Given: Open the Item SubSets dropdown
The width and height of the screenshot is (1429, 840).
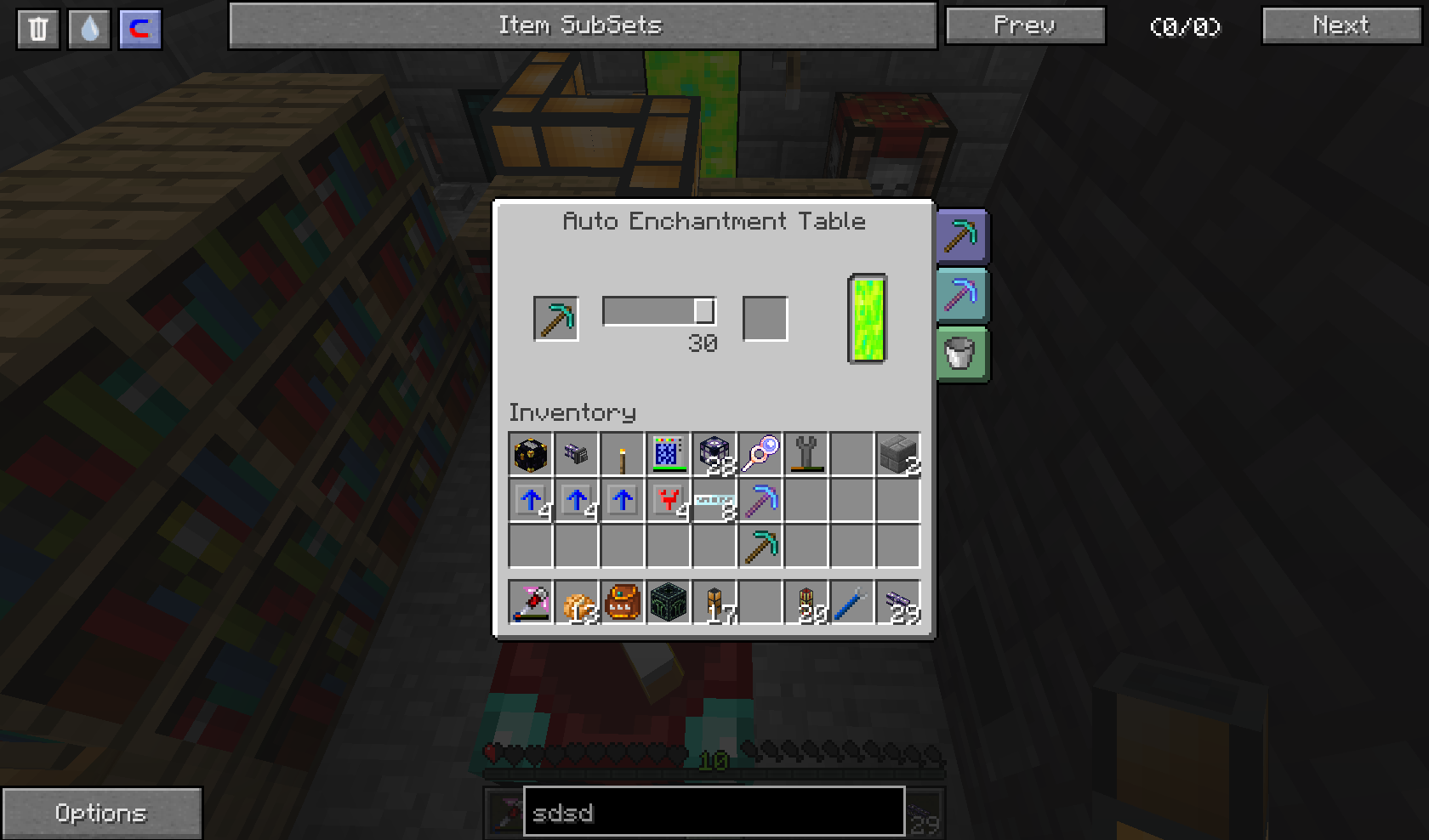Looking at the screenshot, I should (x=582, y=26).
